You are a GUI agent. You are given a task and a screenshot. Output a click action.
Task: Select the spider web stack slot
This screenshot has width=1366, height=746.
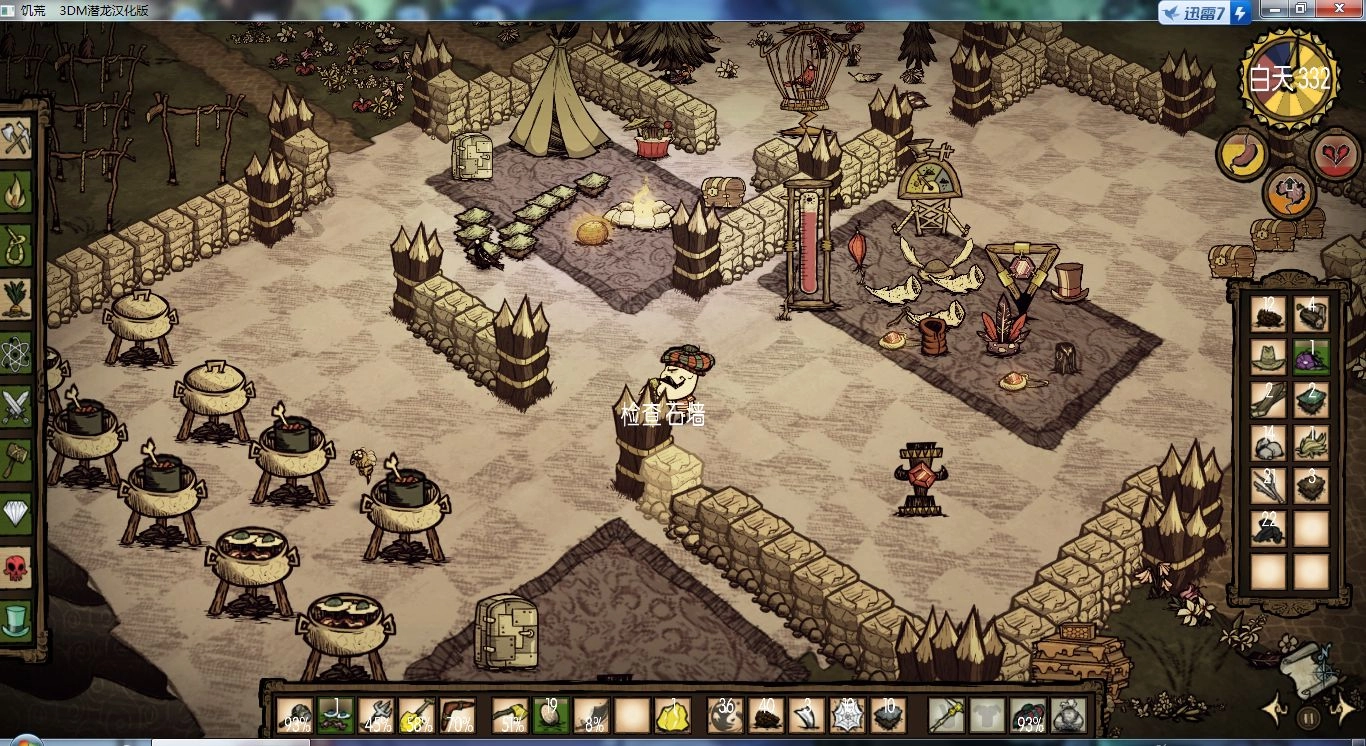pyautogui.click(x=847, y=715)
